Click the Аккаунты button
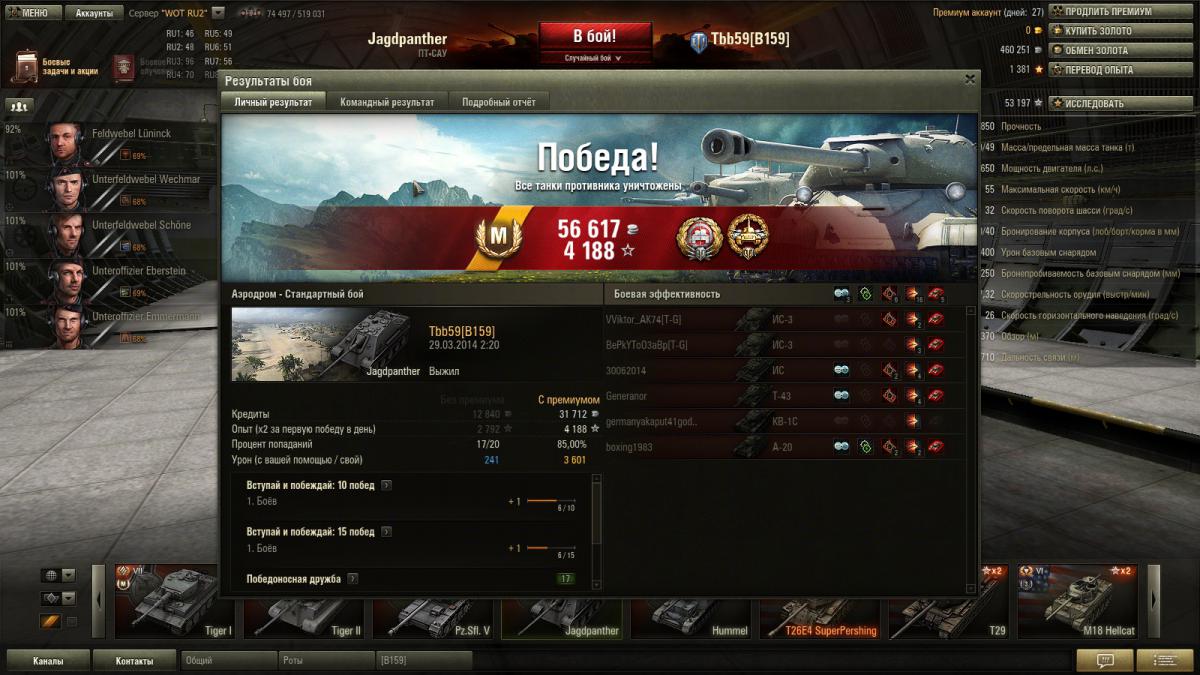The width and height of the screenshot is (1200, 675). [95, 13]
